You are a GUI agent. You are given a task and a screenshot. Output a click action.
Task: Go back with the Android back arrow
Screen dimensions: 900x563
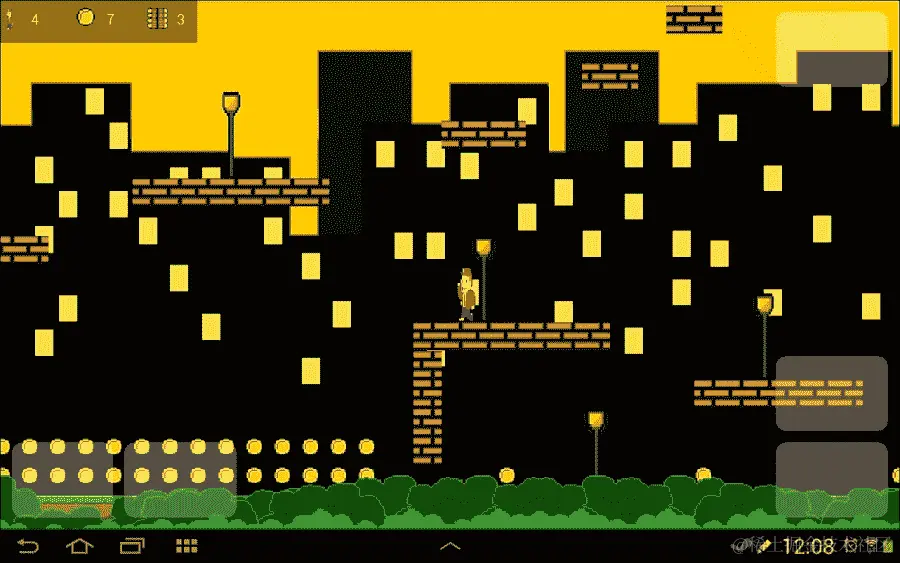point(28,546)
